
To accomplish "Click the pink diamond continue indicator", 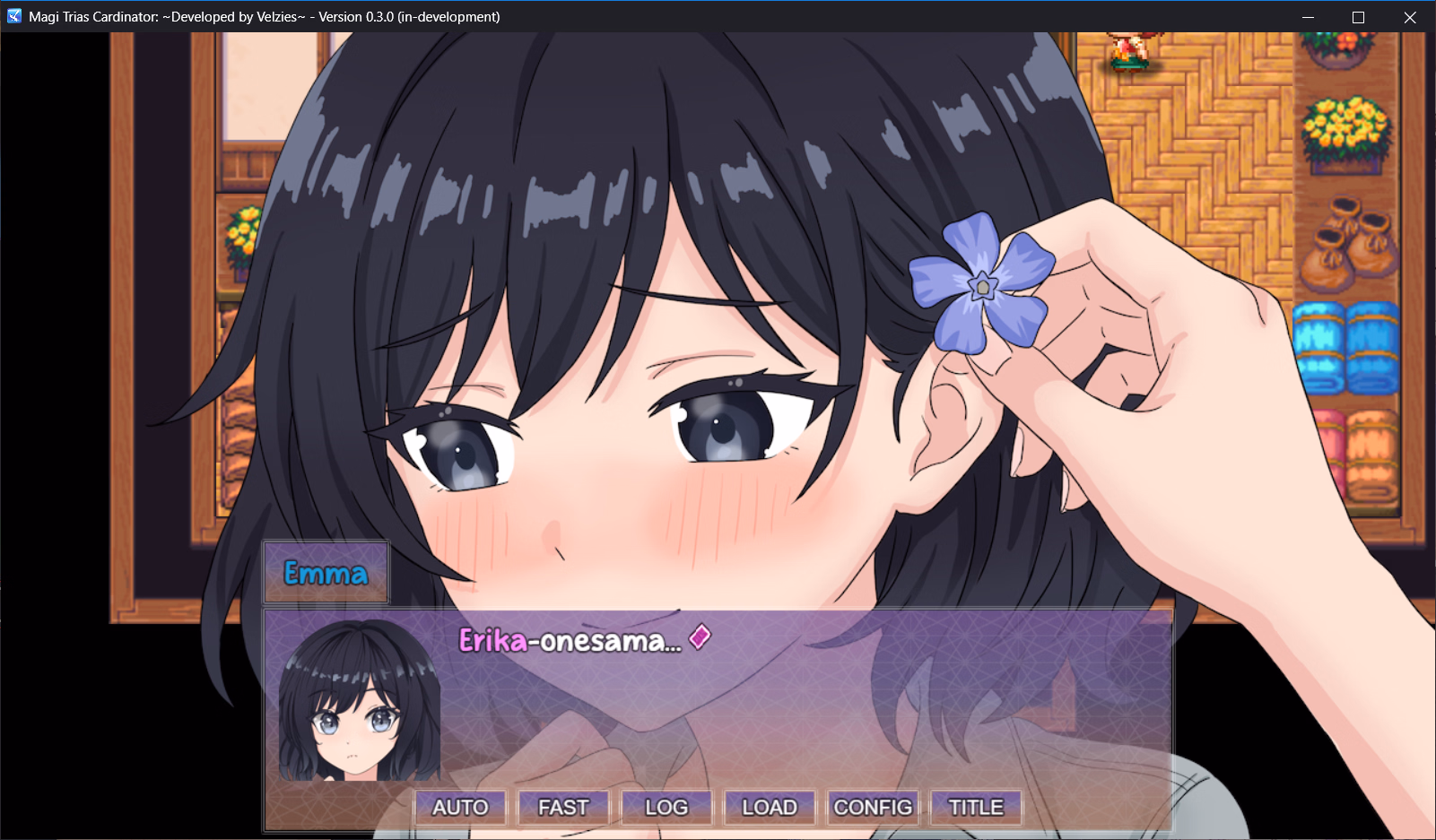I will [x=698, y=638].
